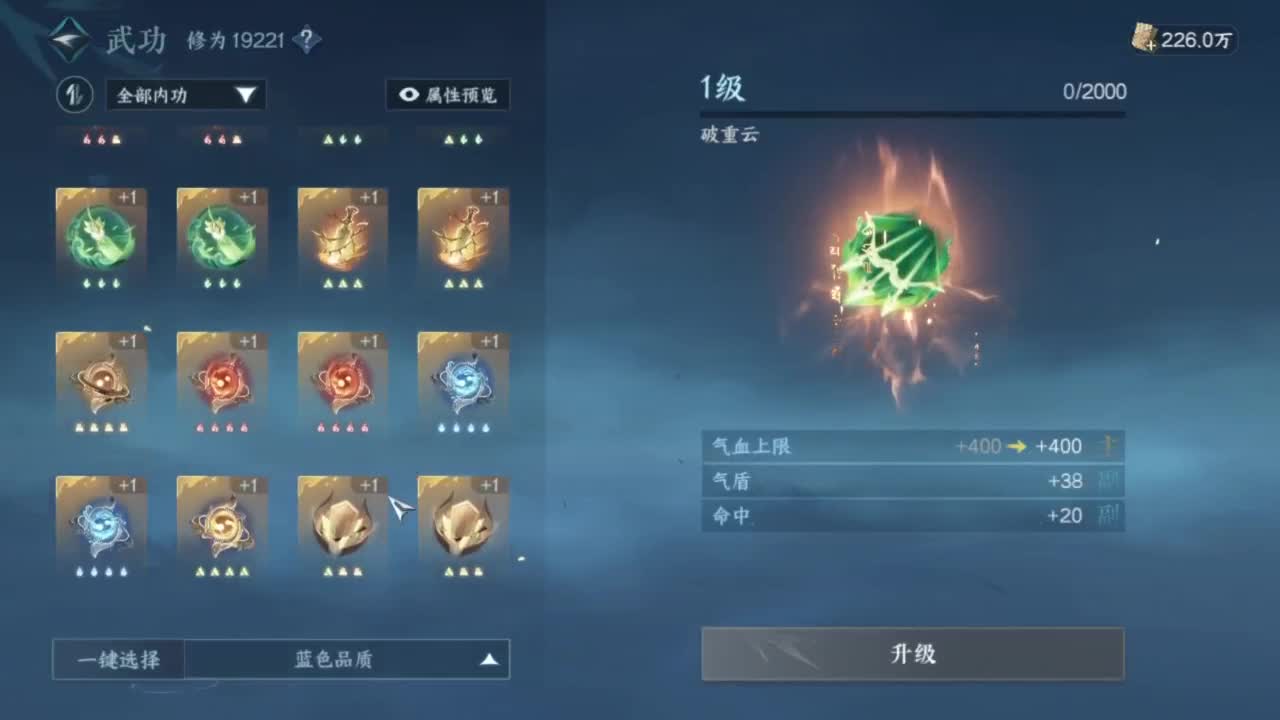1280x720 pixels.
Task: Select the yellow spiral manual in bottom row
Action: pyautogui.click(x=221, y=523)
